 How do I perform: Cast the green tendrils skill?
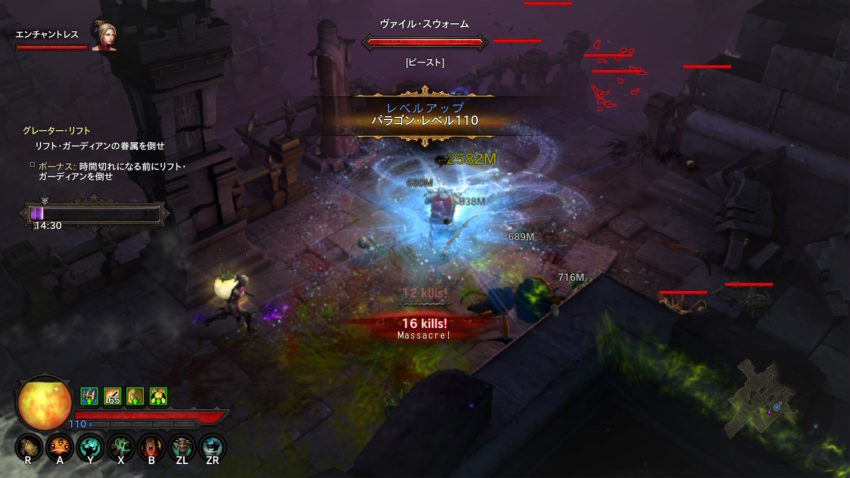pos(121,447)
